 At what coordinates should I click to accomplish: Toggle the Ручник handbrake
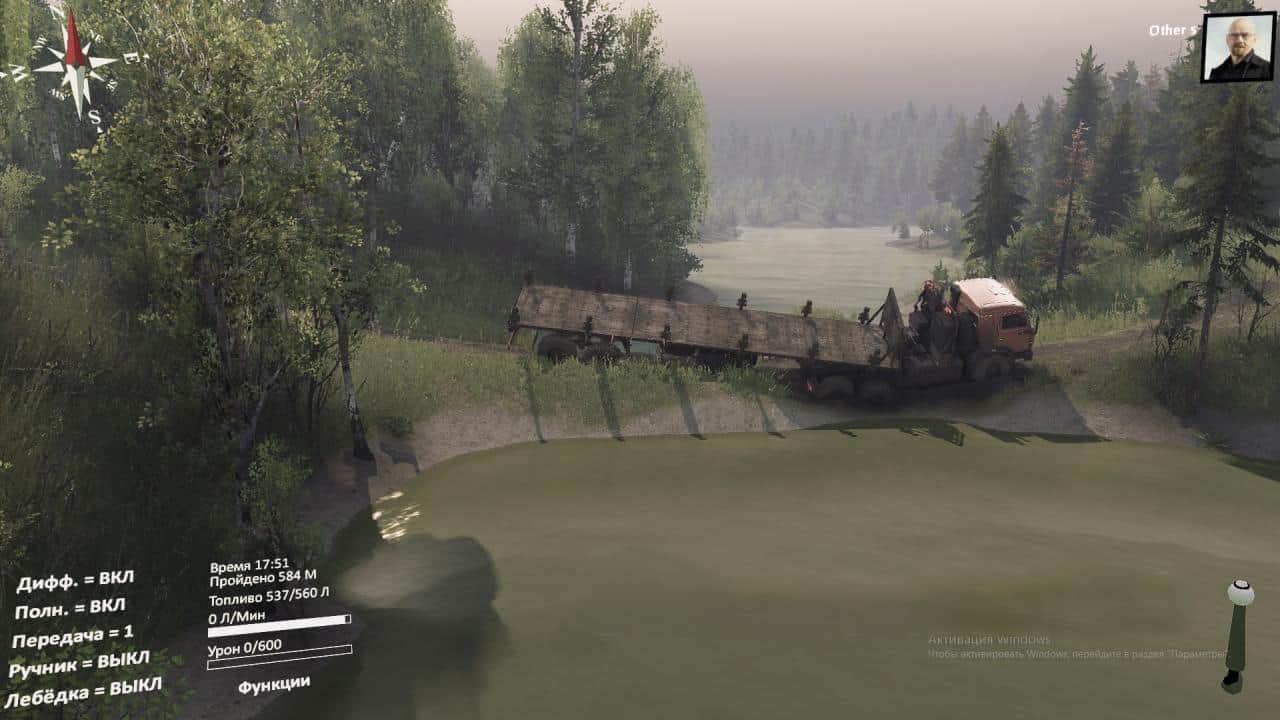click(79, 663)
